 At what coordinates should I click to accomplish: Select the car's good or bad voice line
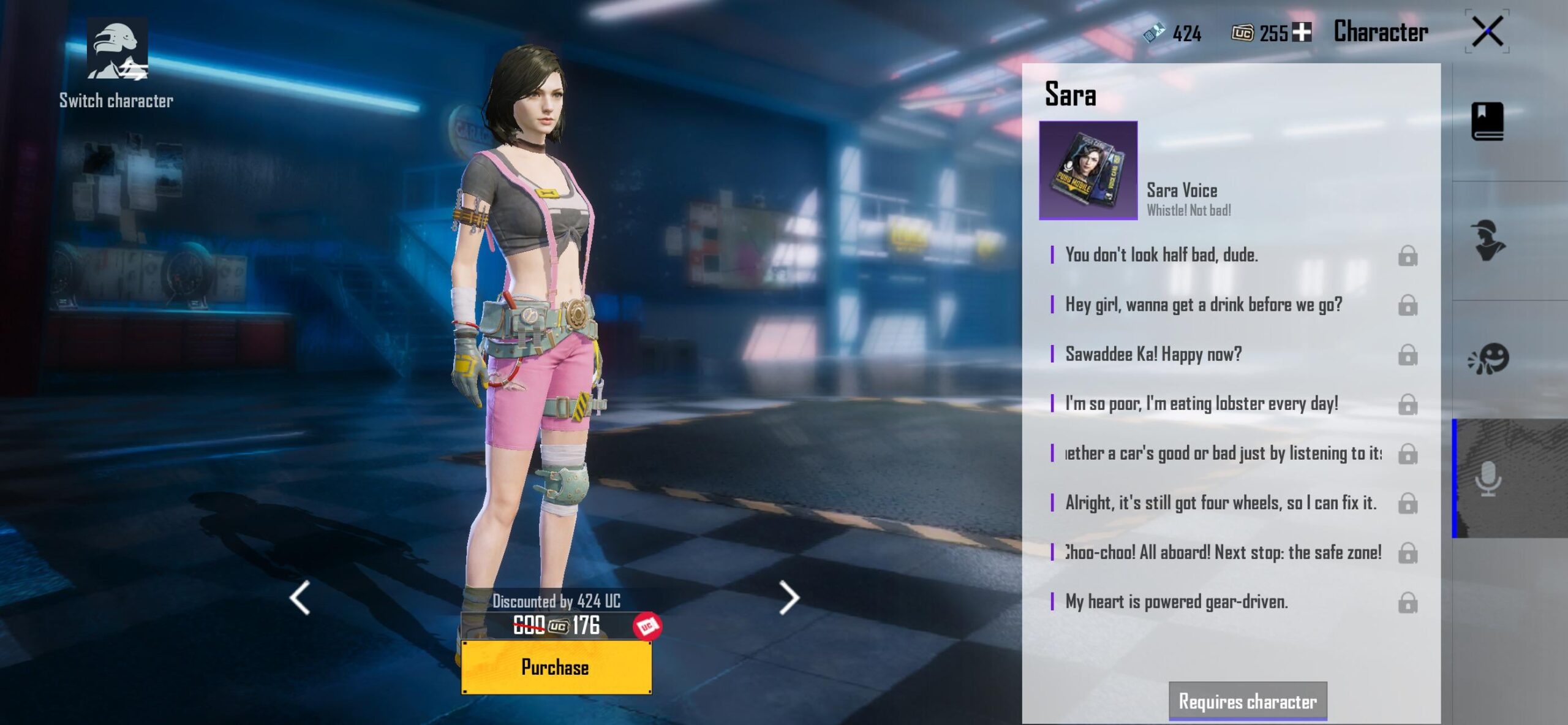1223,454
